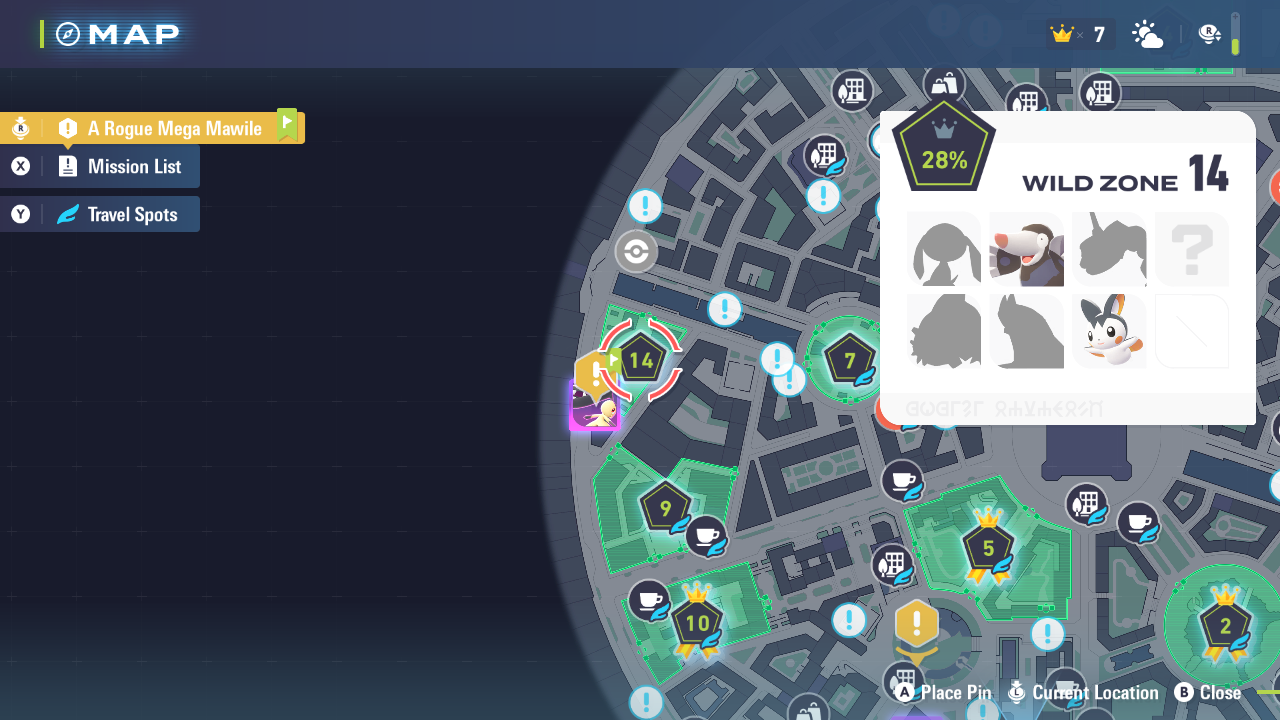
Task: Select the Wild Zone 5 map marker
Action: click(988, 548)
